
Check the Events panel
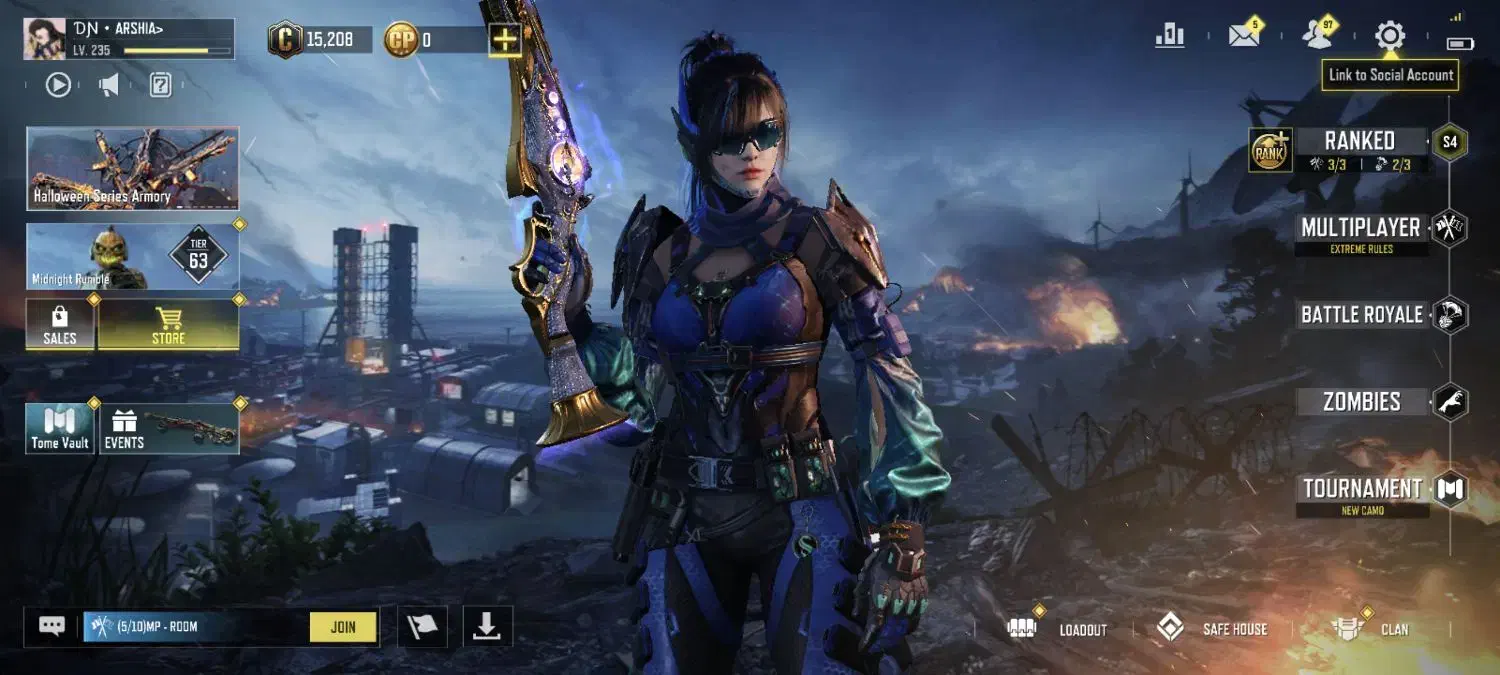coord(168,429)
